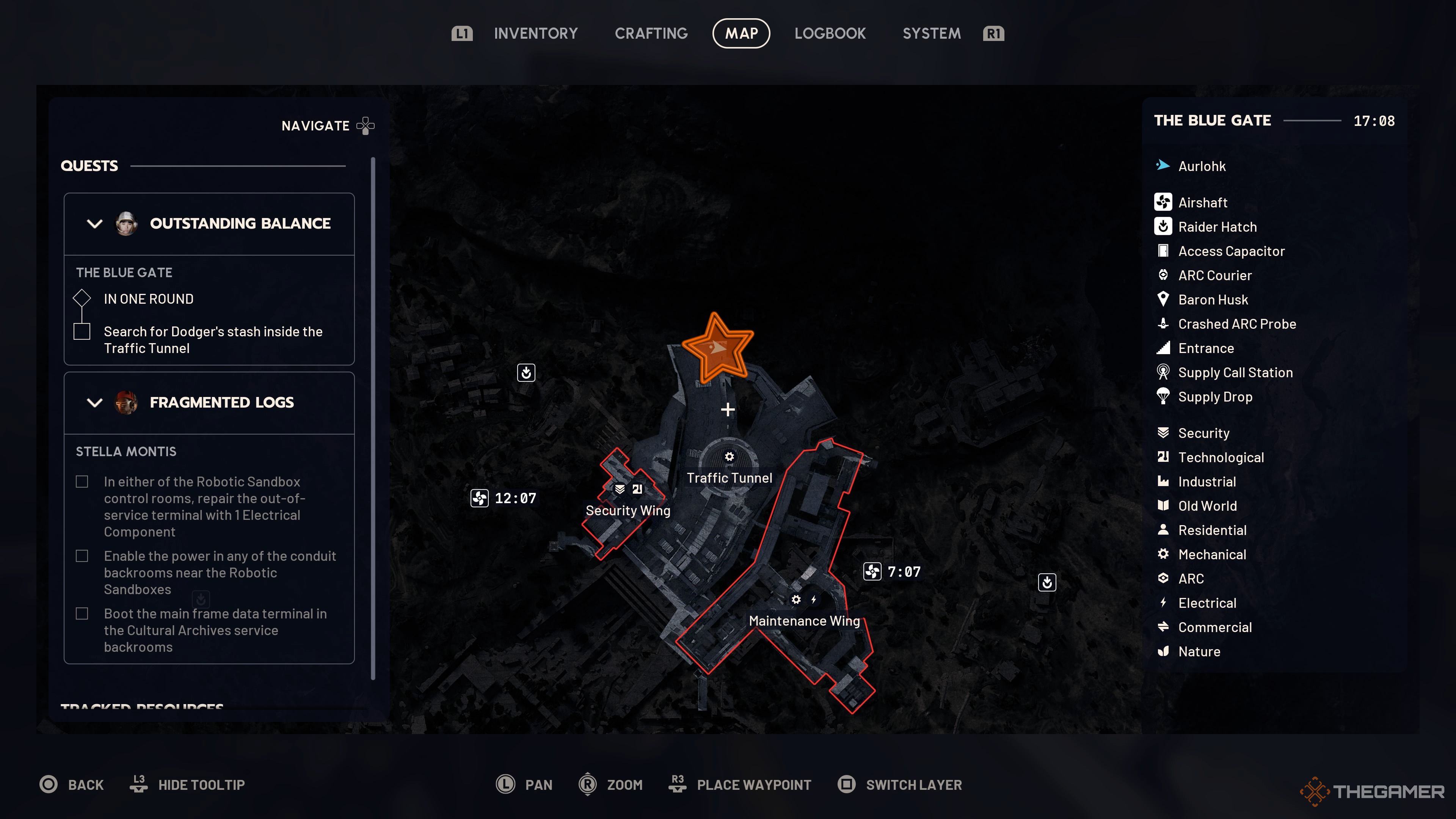Viewport: 1456px width, 819px height.
Task: Collapse the Outstanding Balance quest
Action: click(95, 224)
